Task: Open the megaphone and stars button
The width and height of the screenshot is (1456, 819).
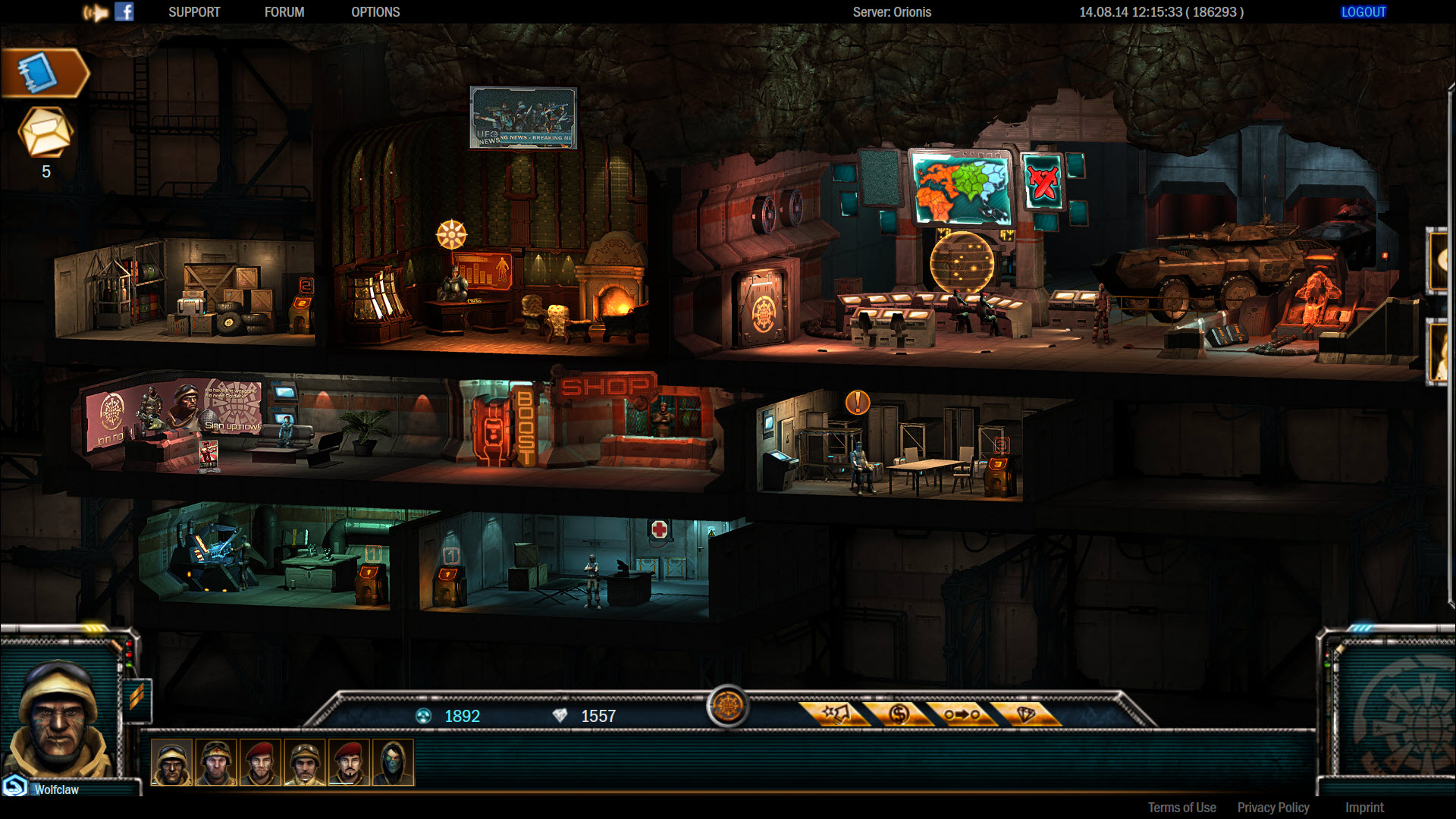Action: tap(836, 714)
